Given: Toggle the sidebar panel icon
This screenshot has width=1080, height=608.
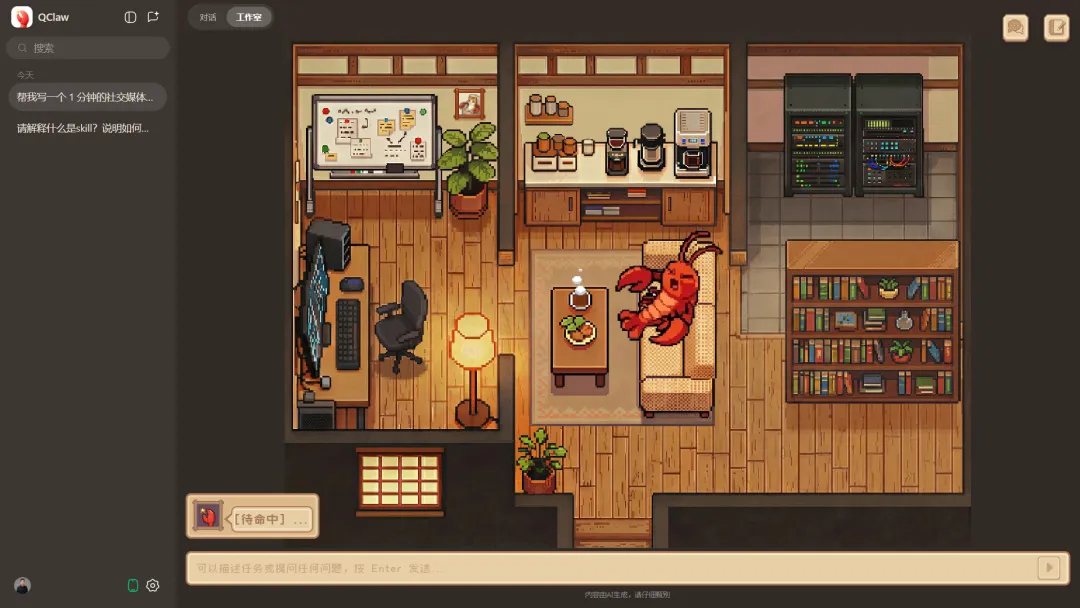Looking at the screenshot, I should click(x=130, y=17).
